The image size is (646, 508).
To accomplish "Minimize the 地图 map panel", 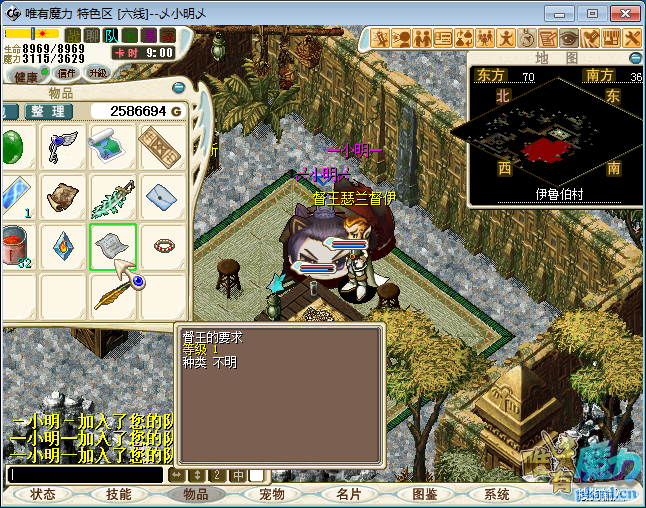I will [x=635, y=59].
